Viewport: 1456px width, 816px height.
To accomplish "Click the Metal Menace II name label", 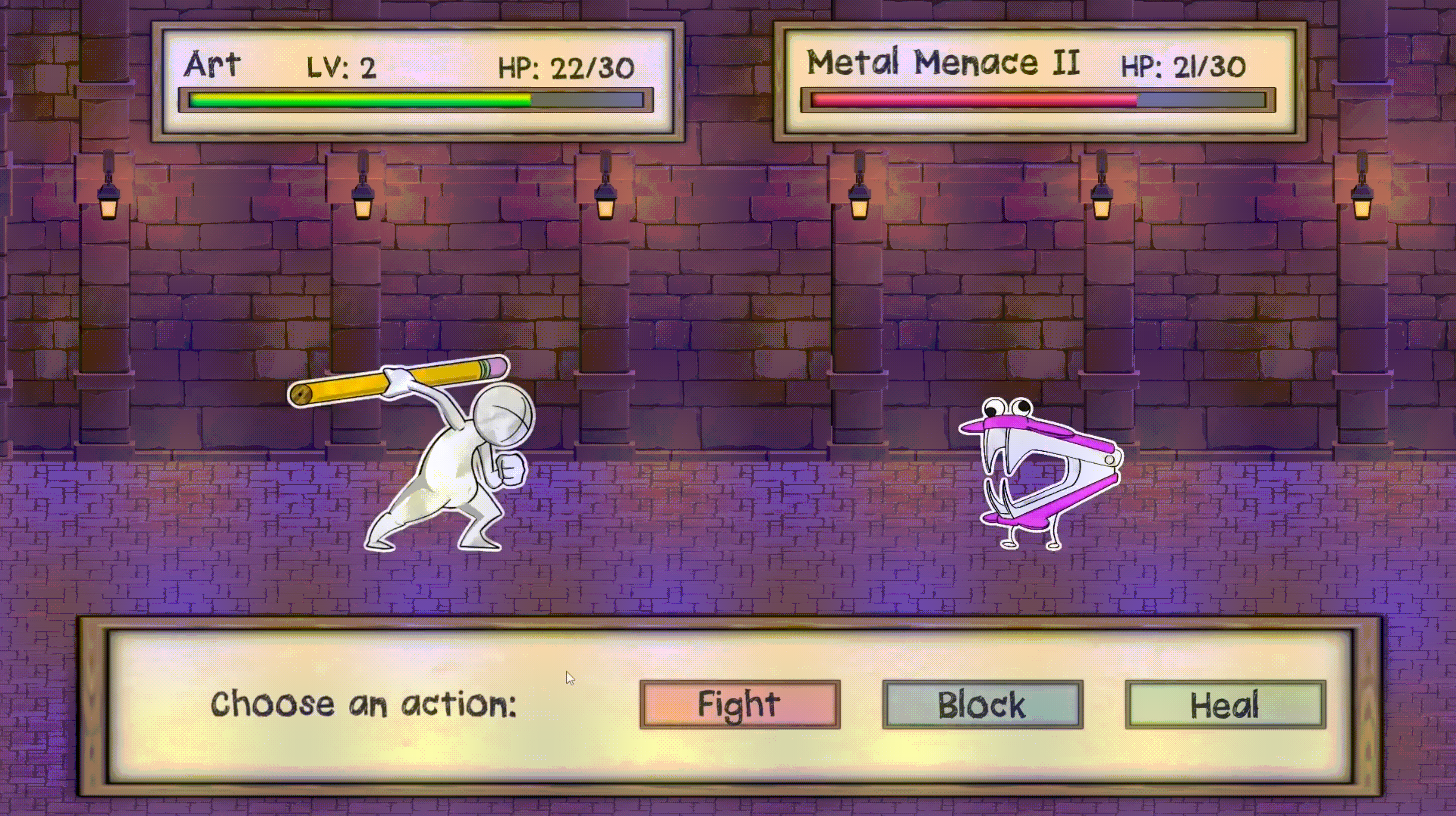I will (943, 62).
